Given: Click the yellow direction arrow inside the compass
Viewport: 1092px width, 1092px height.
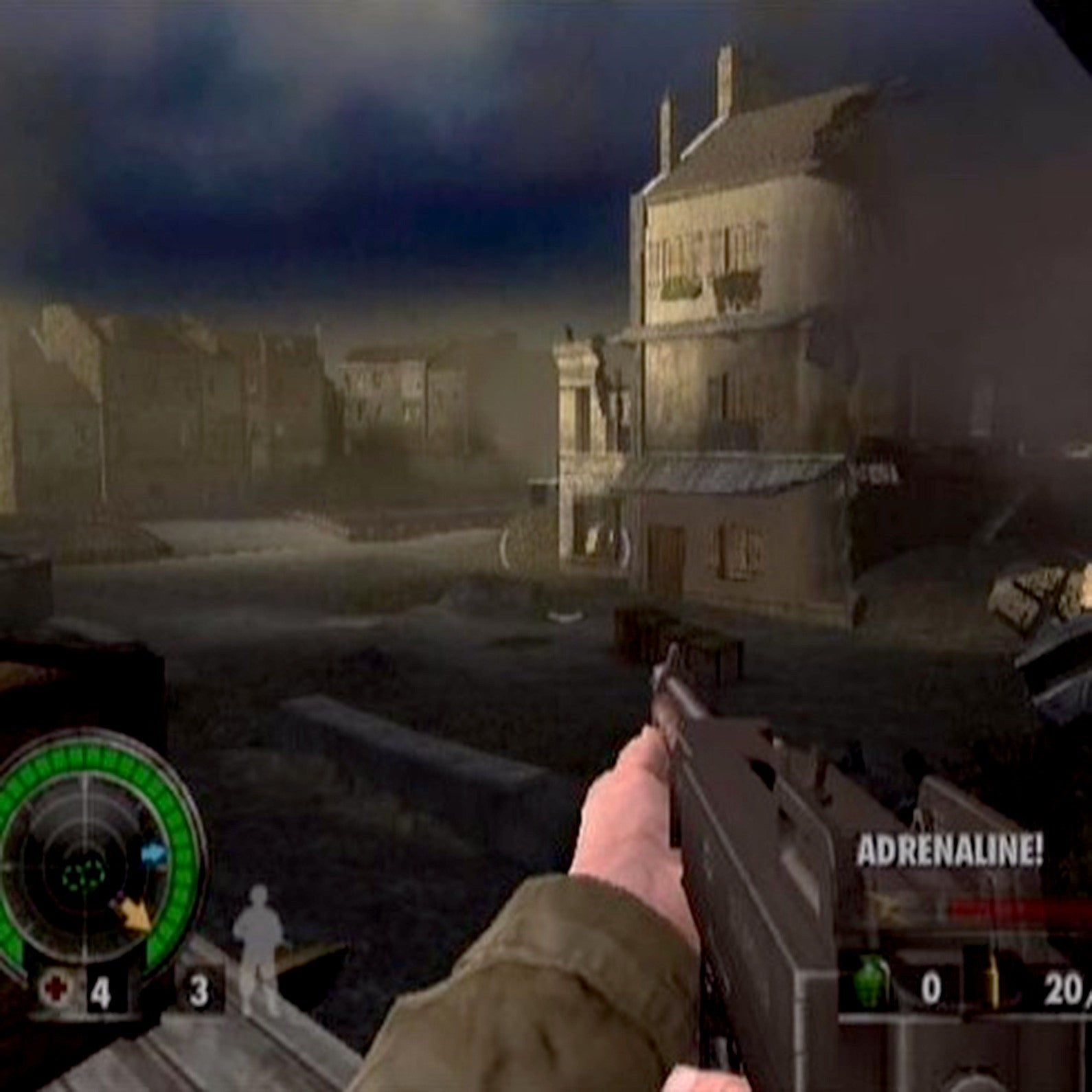Looking at the screenshot, I should (135, 915).
